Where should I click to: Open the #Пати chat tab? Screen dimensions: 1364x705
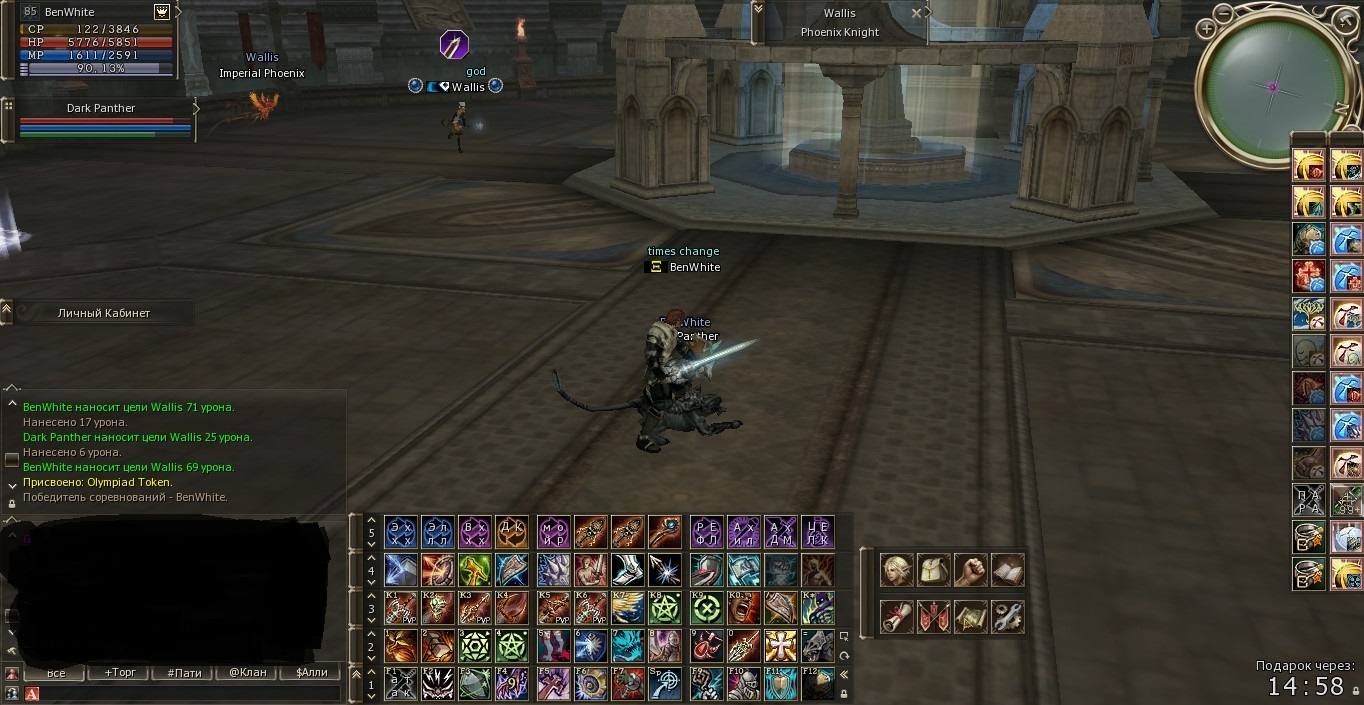click(x=184, y=673)
